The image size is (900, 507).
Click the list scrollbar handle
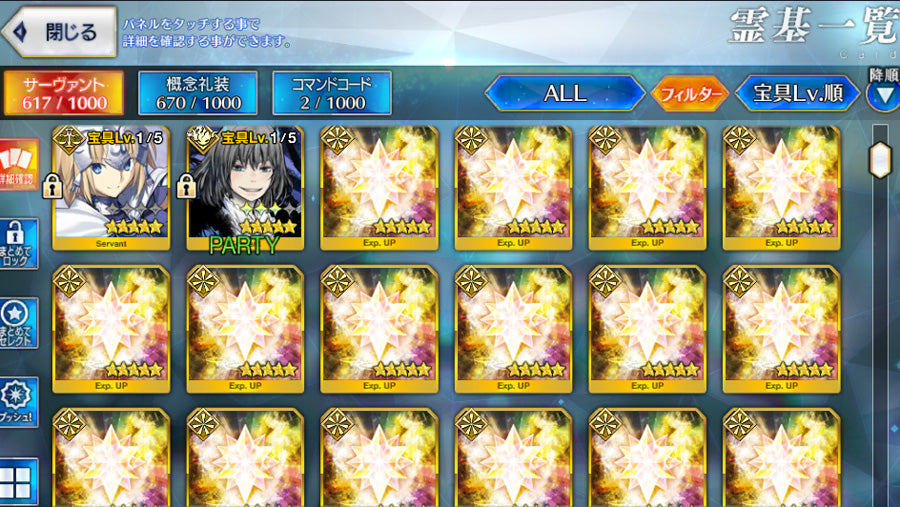pyautogui.click(x=880, y=159)
